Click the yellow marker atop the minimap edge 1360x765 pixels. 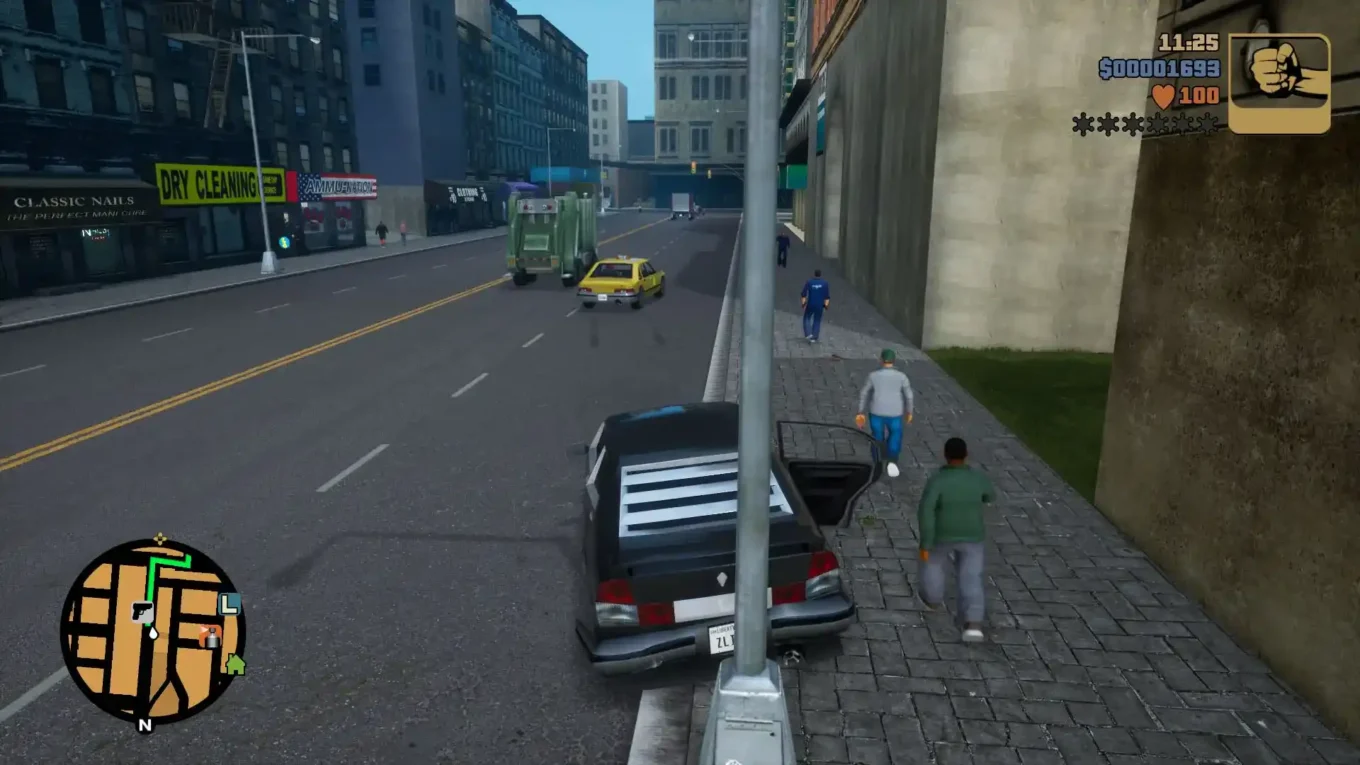click(160, 538)
